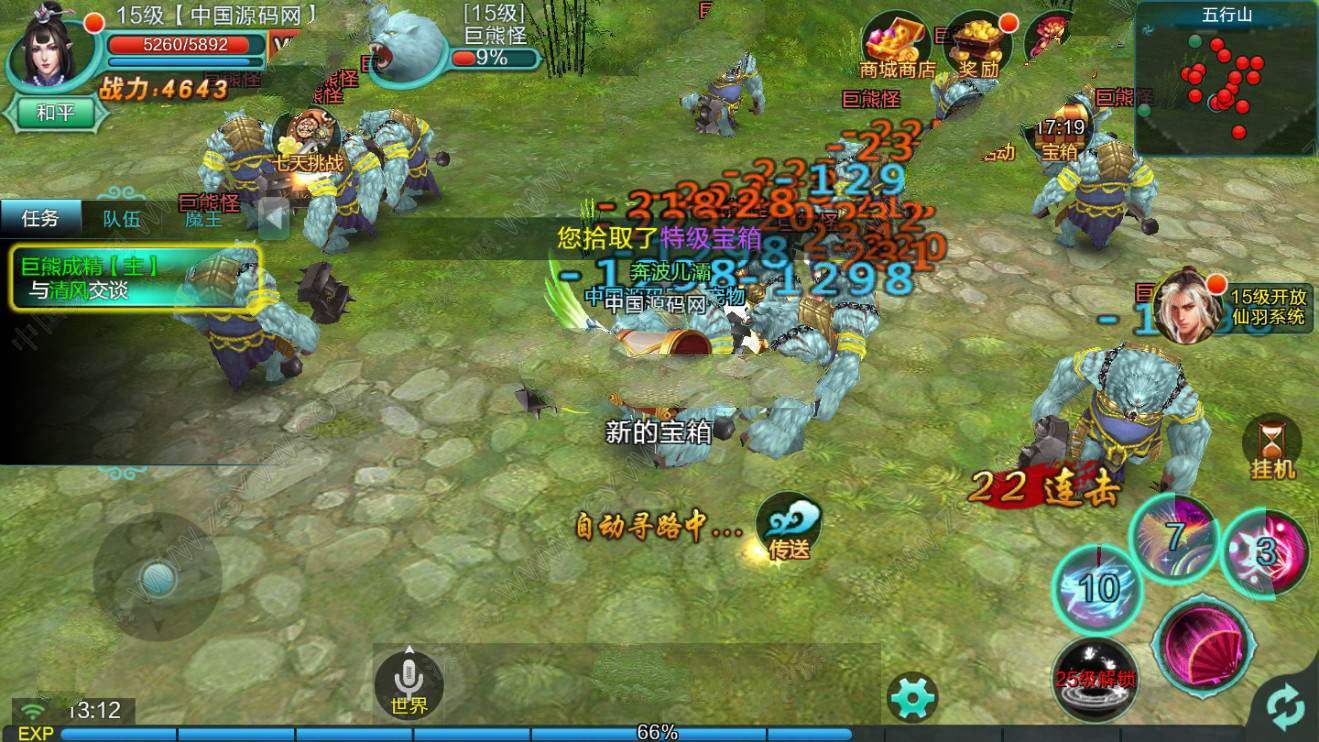This screenshot has width=1319, height=742.
Task: Toggle the 和平 combat mode button
Action: (x=56, y=112)
